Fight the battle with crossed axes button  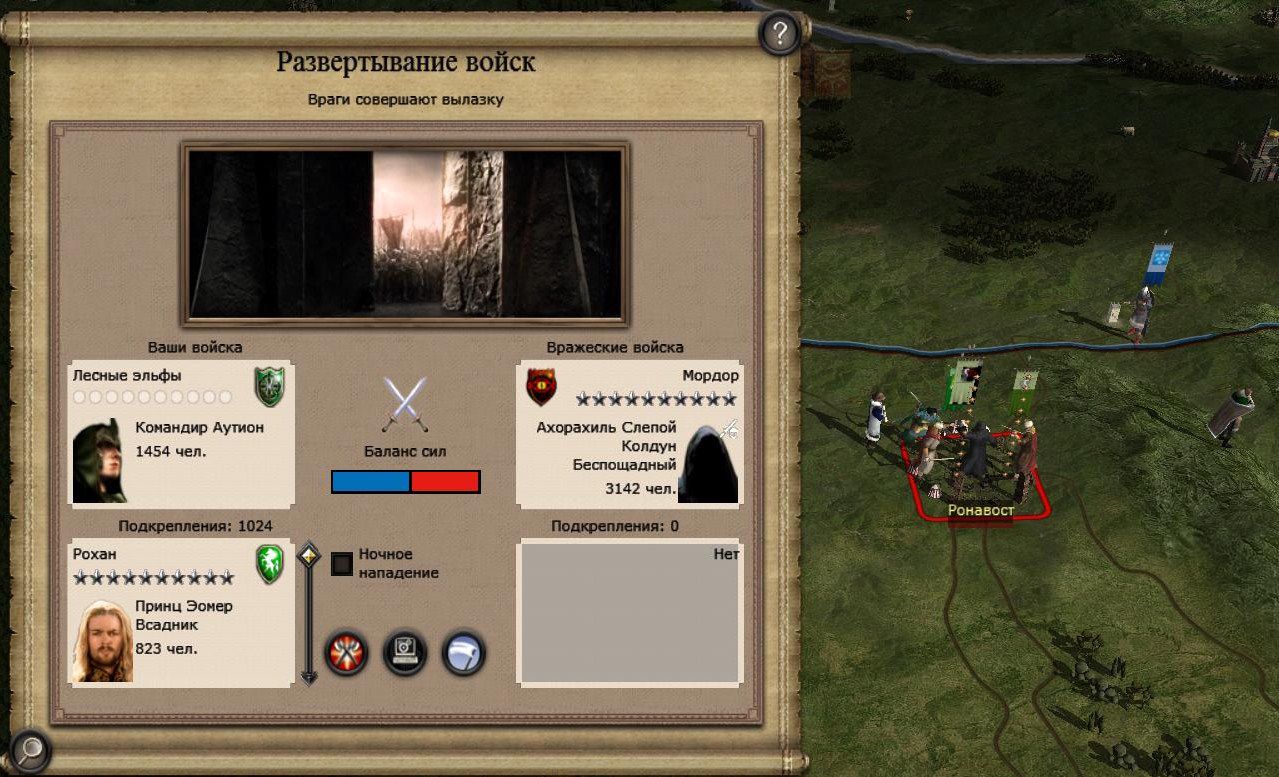pyautogui.click(x=347, y=653)
